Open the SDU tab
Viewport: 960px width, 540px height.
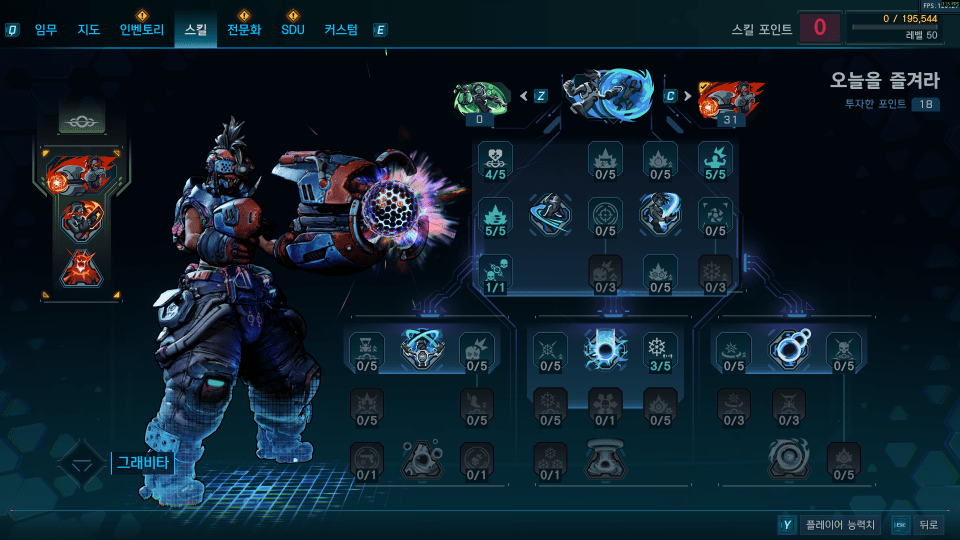click(293, 30)
